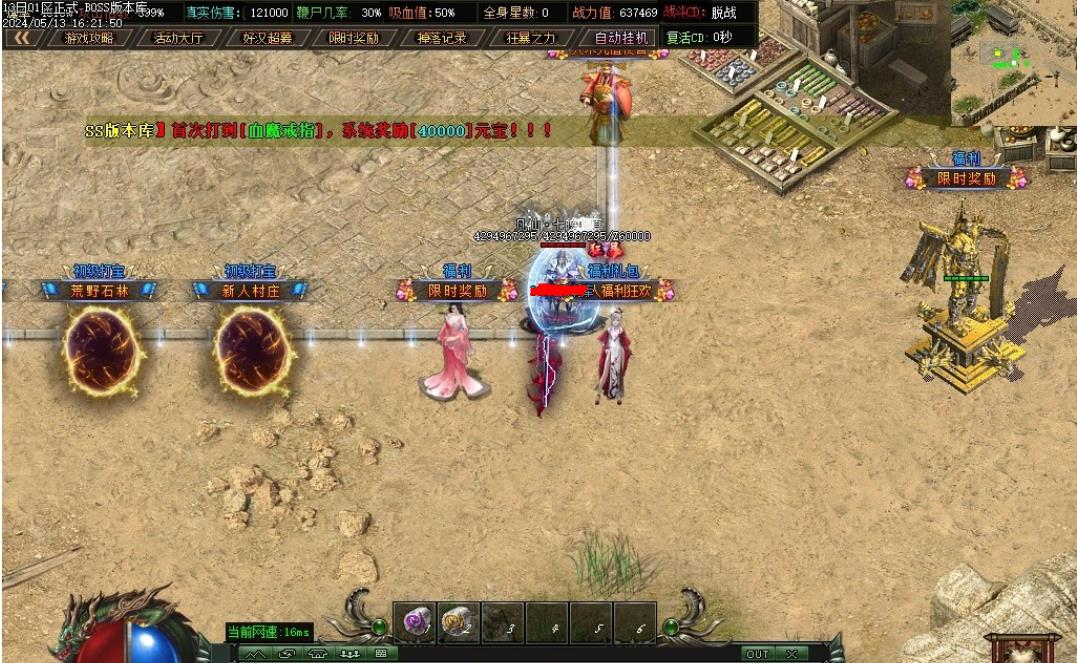Click the looping-arrows icon on the bottom bar
The width and height of the screenshot is (1077, 663).
[x=287, y=654]
